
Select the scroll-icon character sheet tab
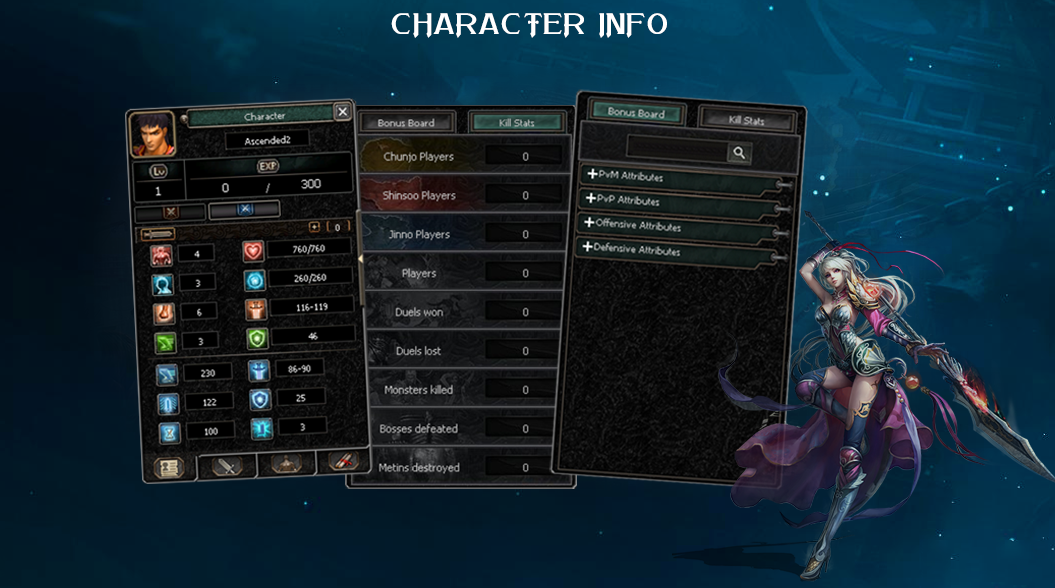pos(168,468)
